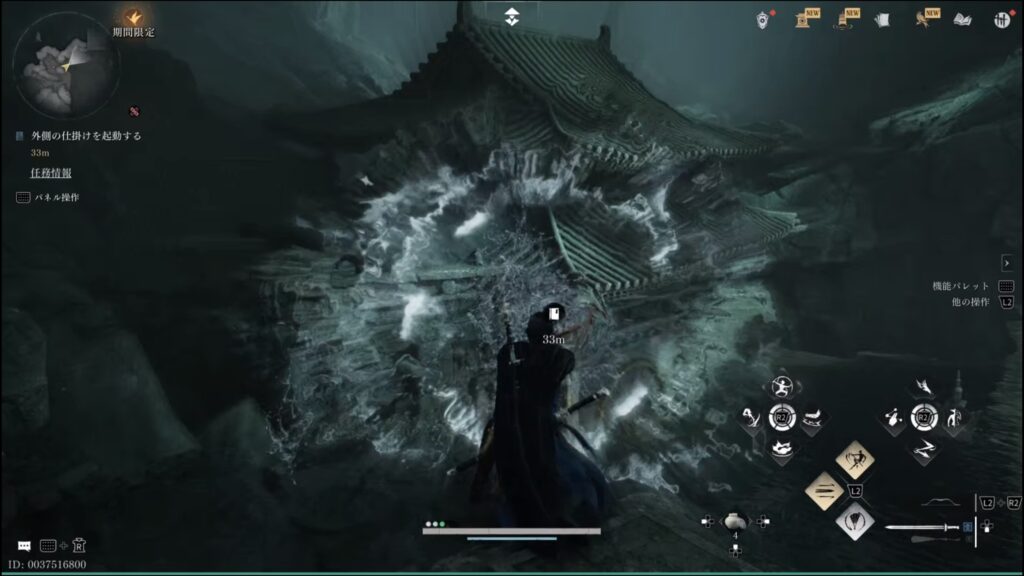Screen dimensions: 1024x576
Task: Use the lightning zigzag skill icon
Action: click(x=925, y=448)
